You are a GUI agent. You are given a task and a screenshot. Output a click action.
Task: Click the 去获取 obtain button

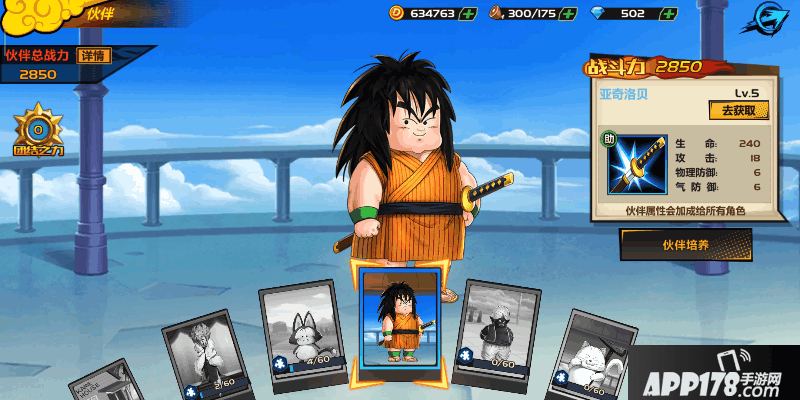click(738, 110)
